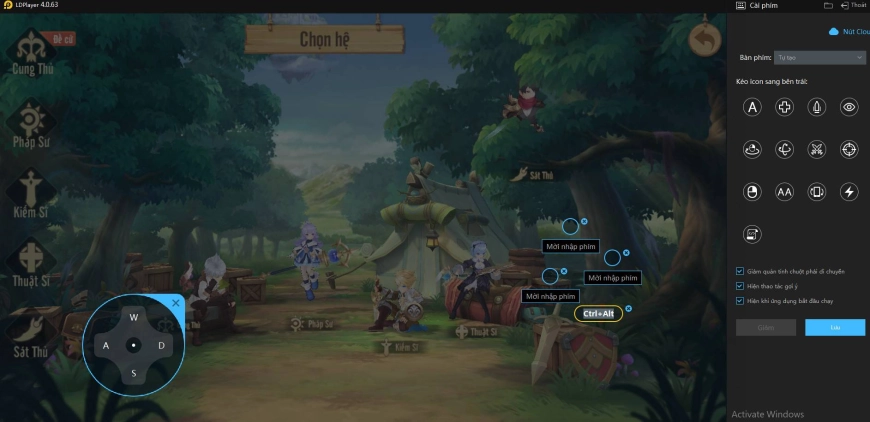Close the WASD movement pad overlay
The height and width of the screenshot is (422, 870).
(x=176, y=302)
